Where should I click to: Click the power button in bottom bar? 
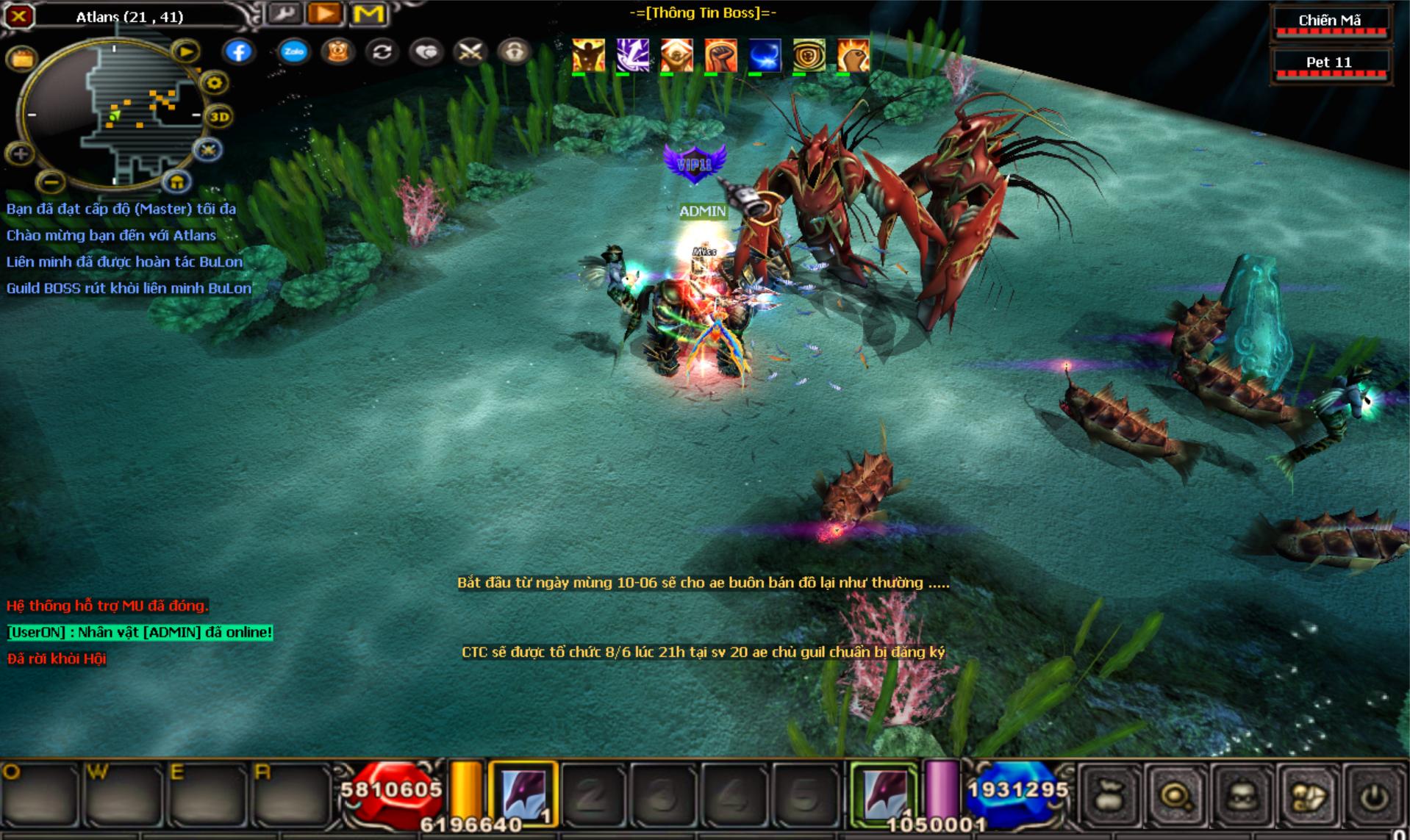tap(1375, 797)
